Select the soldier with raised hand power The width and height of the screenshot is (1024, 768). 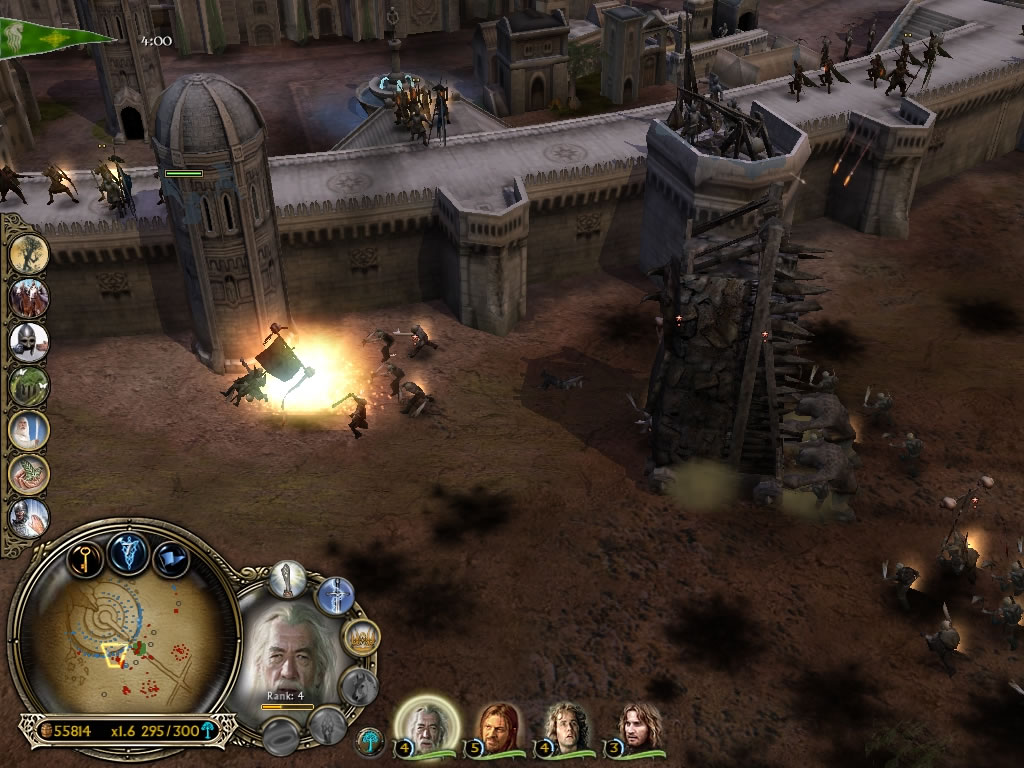29,518
